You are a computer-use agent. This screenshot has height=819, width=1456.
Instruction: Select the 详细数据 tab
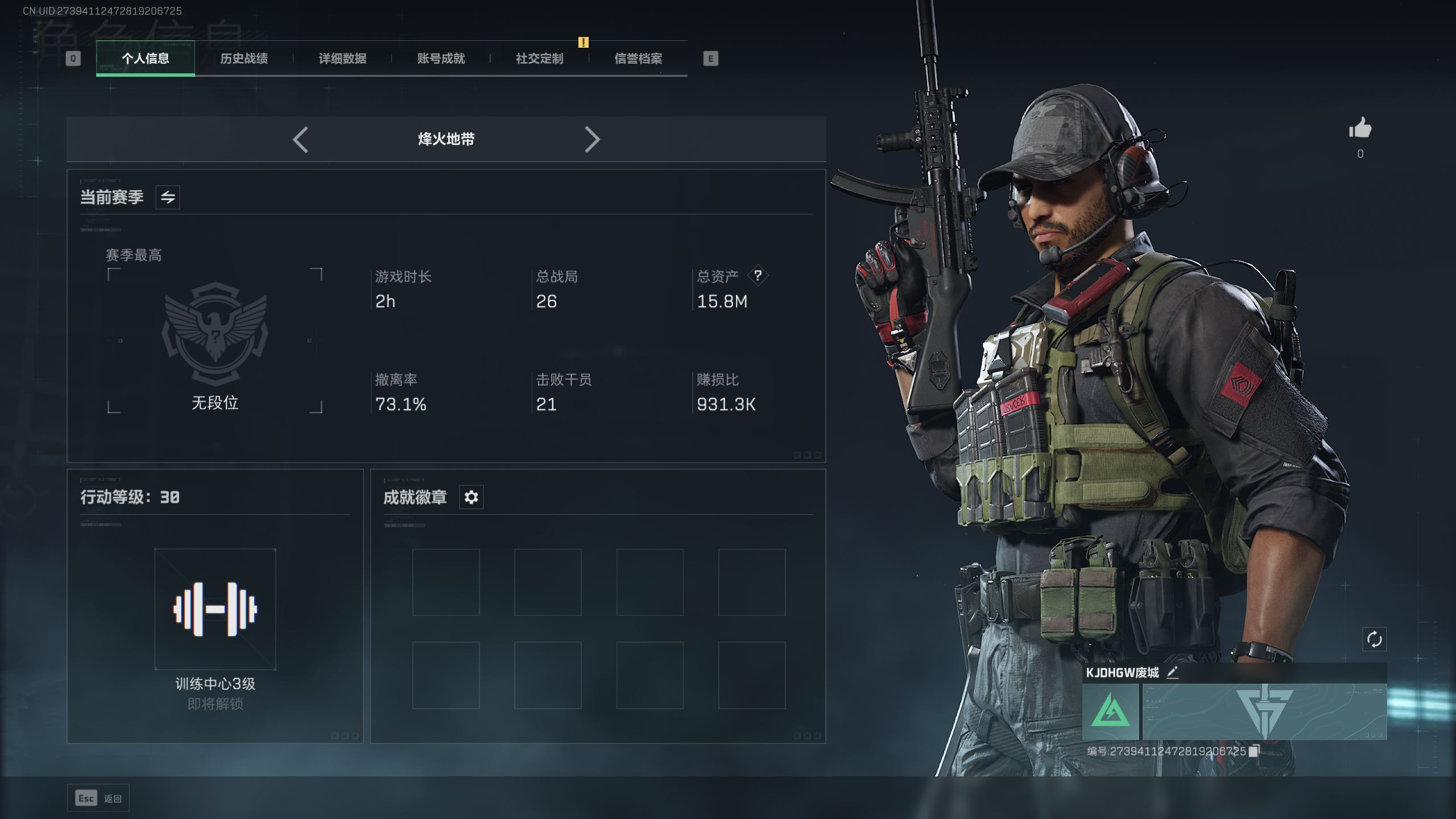click(x=342, y=59)
